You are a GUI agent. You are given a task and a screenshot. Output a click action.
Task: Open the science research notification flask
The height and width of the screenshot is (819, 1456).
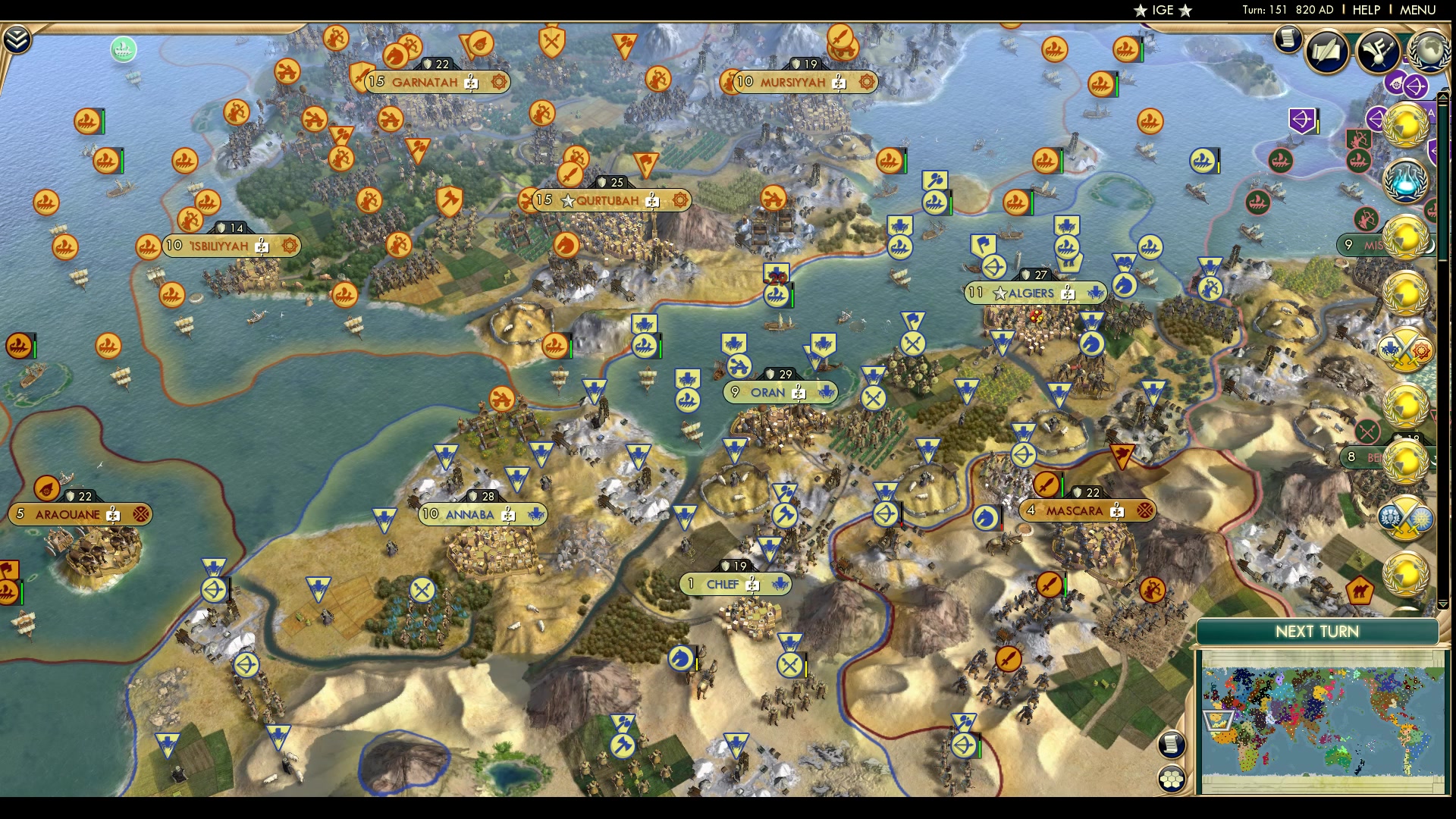[1405, 180]
